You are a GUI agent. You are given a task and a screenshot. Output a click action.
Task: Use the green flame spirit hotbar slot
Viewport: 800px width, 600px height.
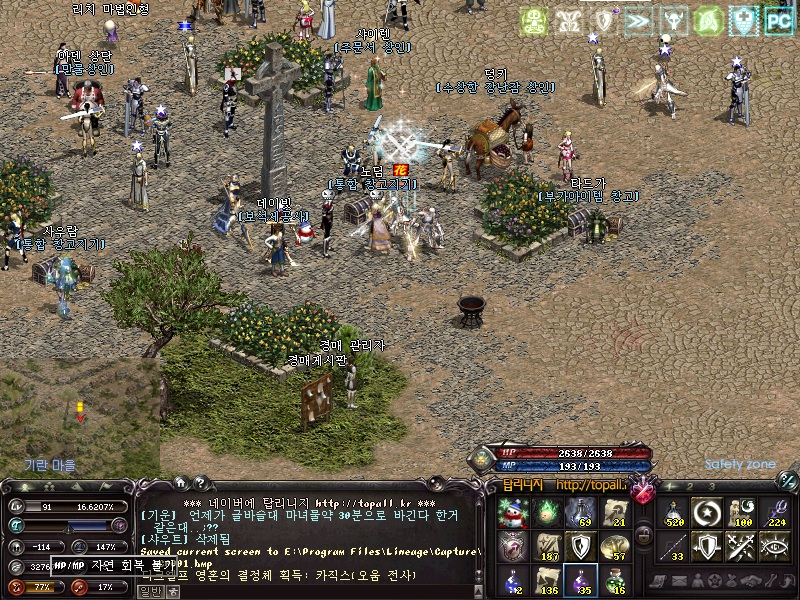click(546, 513)
